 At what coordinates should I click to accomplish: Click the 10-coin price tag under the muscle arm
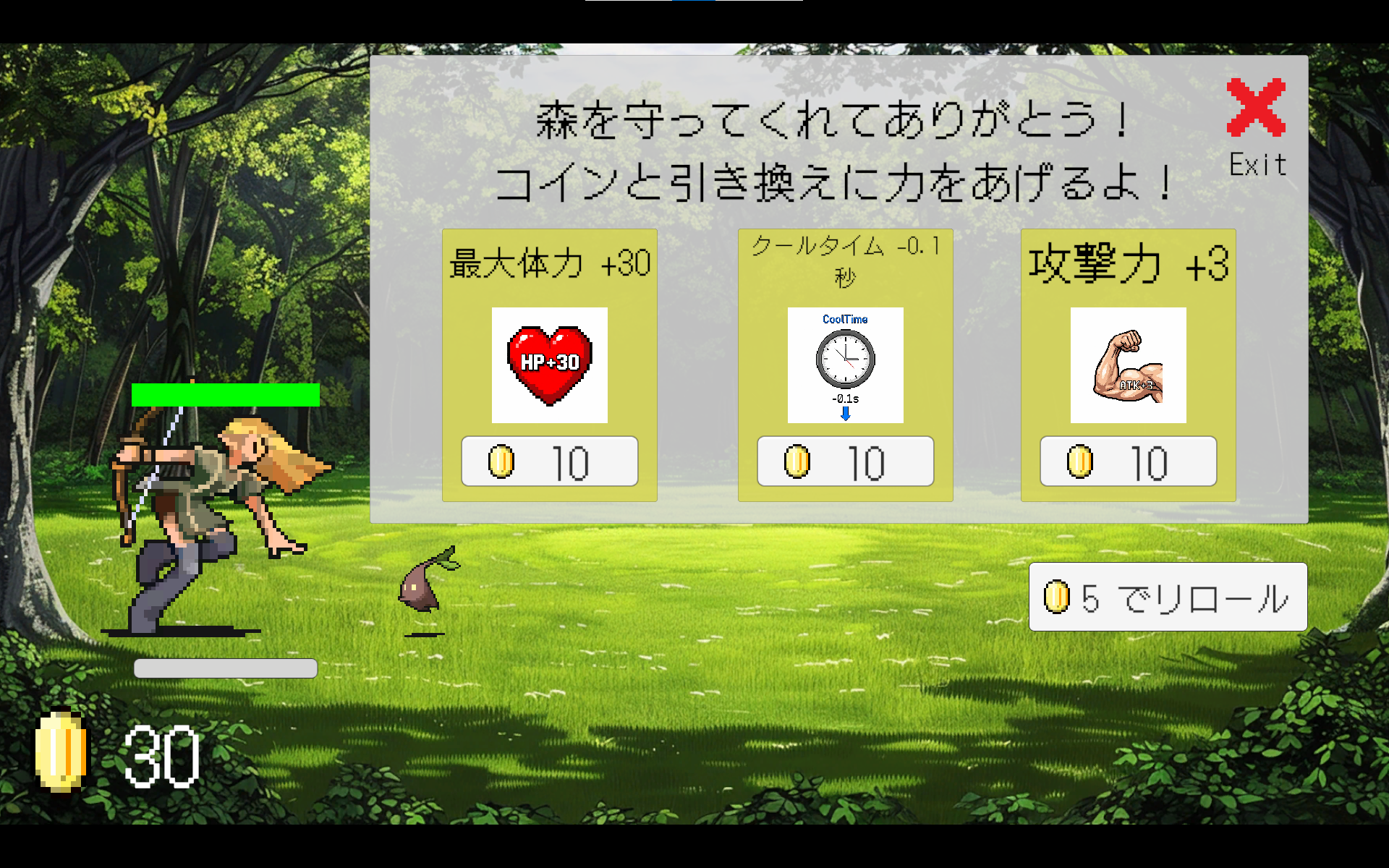tap(1127, 461)
